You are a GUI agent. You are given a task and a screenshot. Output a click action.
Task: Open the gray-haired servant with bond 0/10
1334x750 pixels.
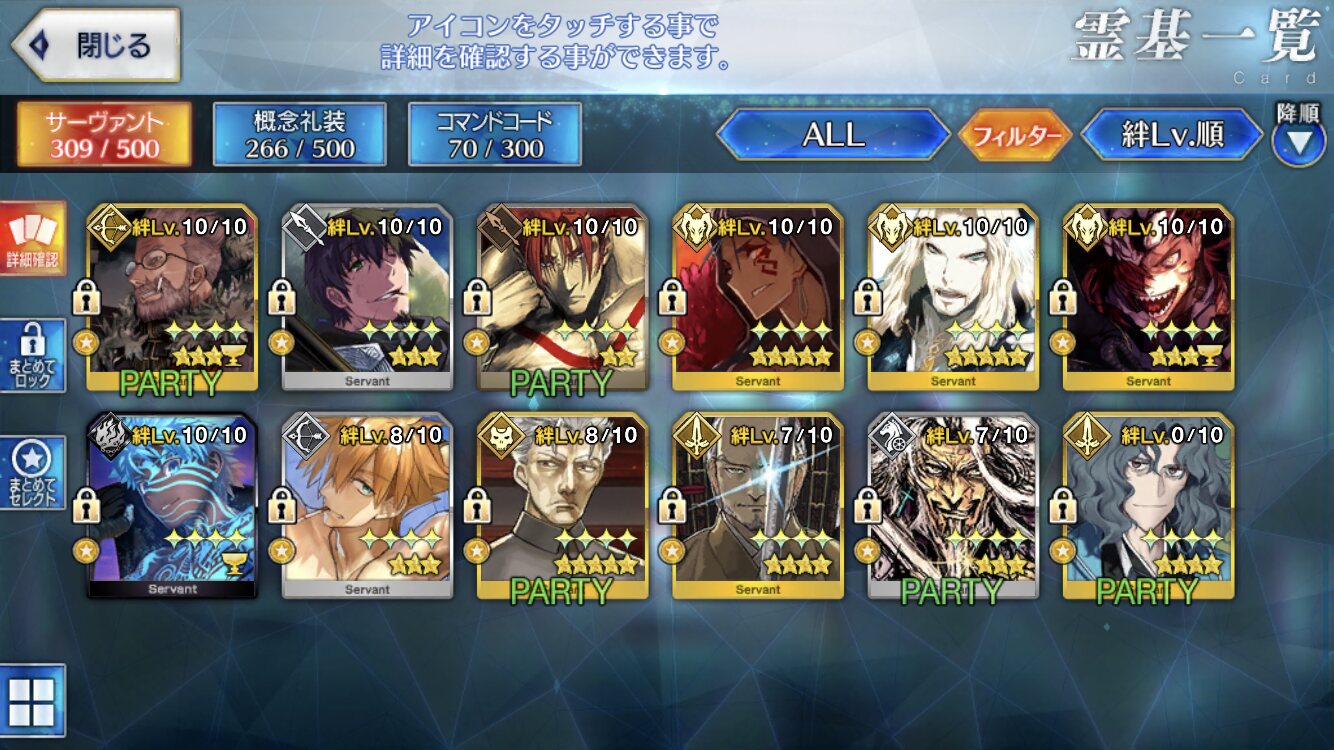click(1148, 506)
